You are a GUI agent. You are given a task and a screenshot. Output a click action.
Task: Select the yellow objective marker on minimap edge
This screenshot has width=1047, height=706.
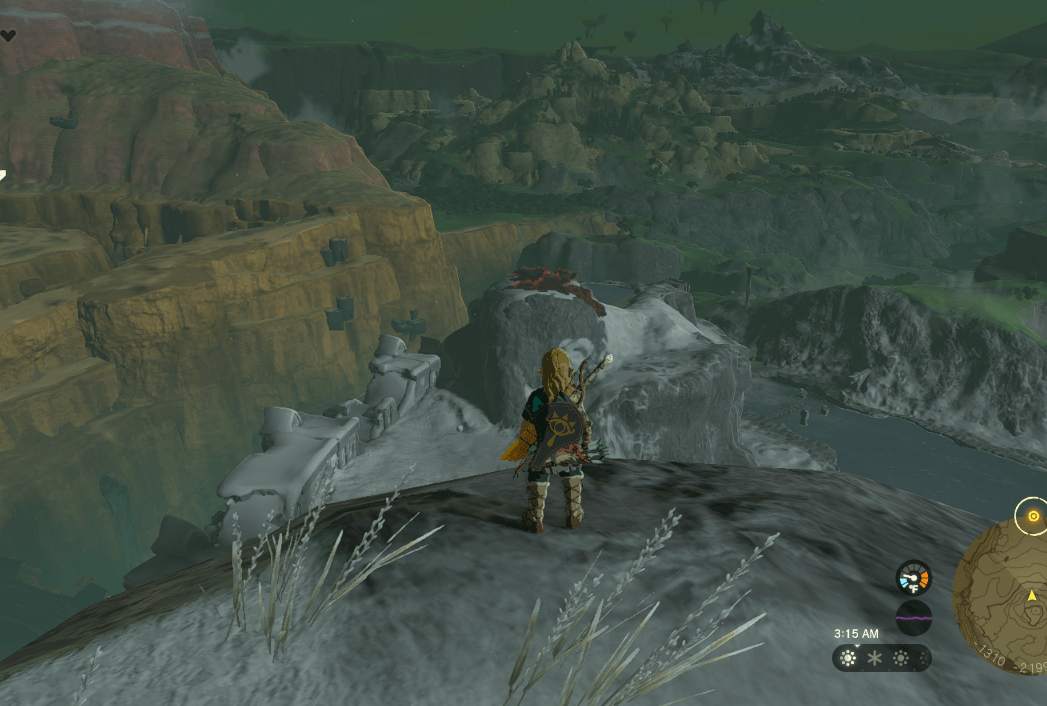click(x=1031, y=517)
